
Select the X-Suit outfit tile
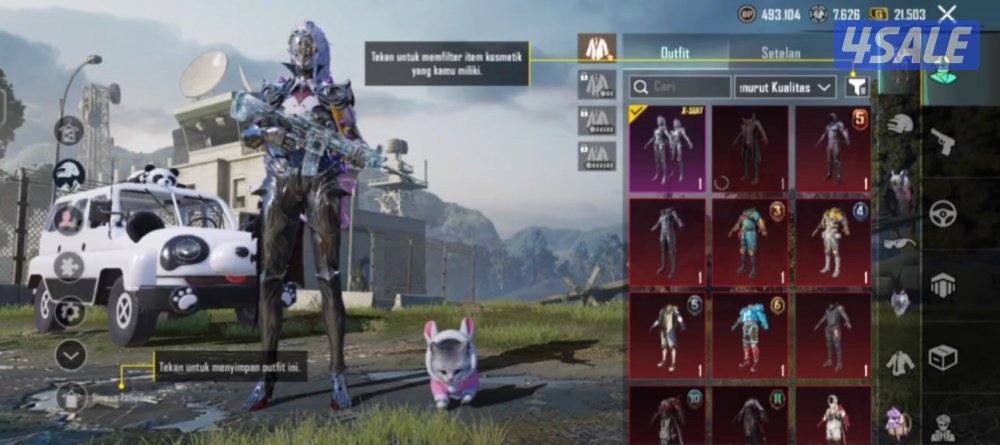tap(666, 147)
